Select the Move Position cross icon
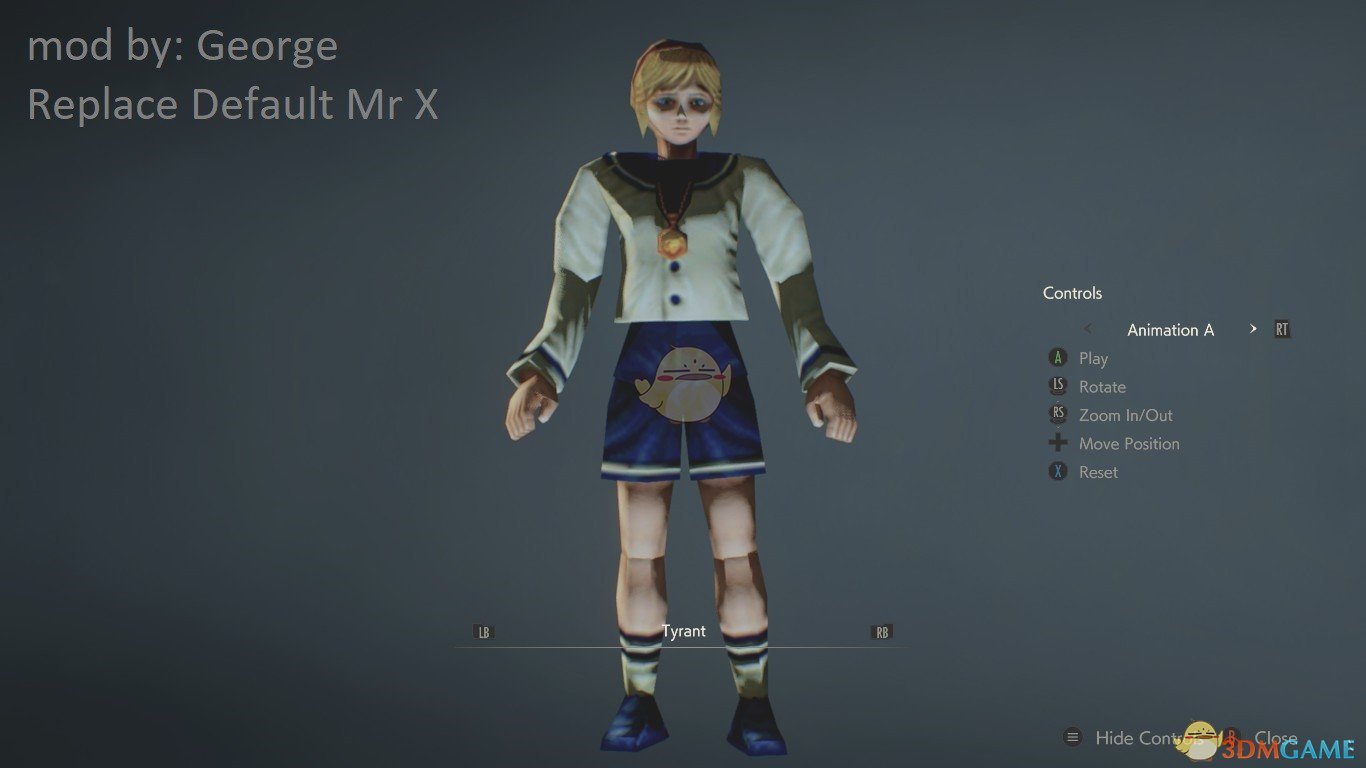 coord(1057,443)
